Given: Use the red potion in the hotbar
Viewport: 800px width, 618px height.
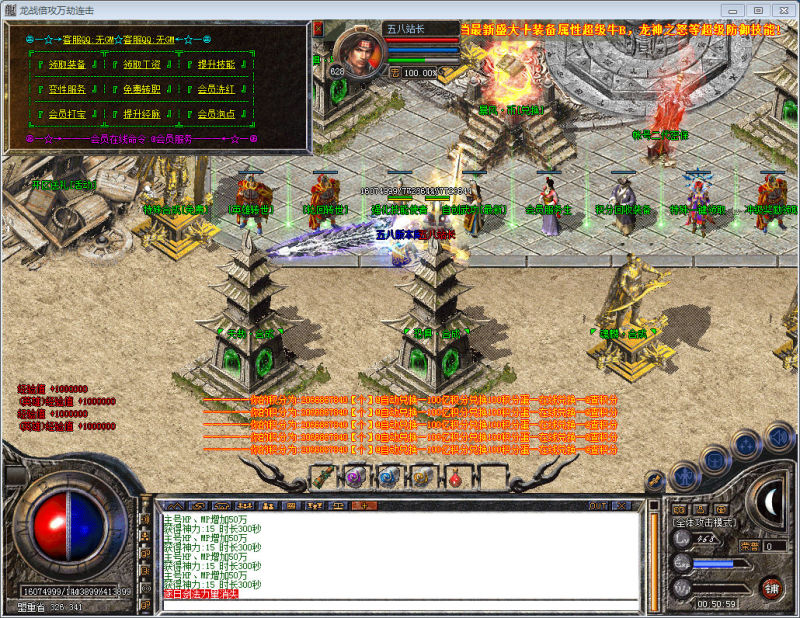Looking at the screenshot, I should coord(454,478).
